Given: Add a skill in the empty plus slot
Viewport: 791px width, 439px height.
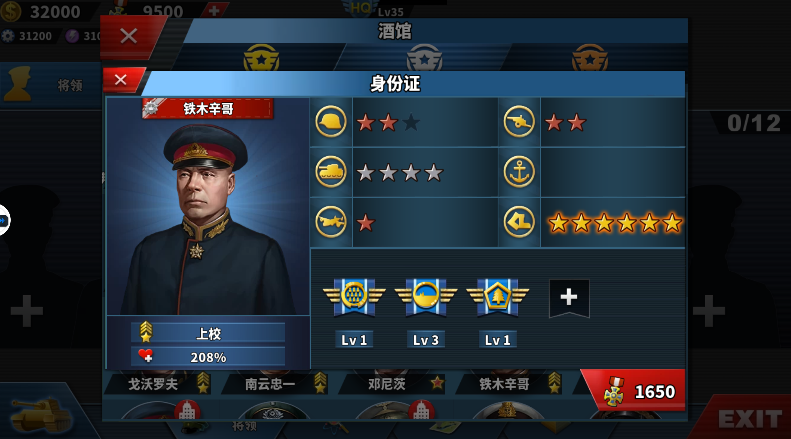Looking at the screenshot, I should tap(569, 297).
